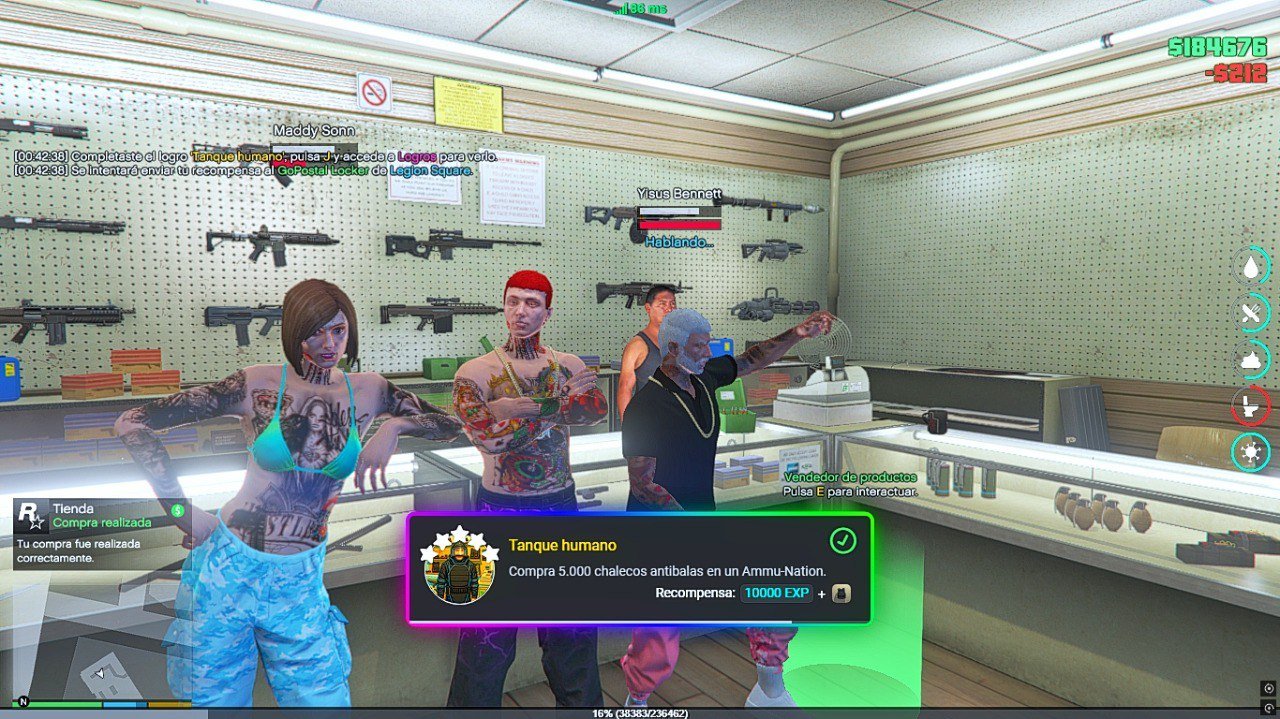Click the toilet status icon
This screenshot has height=719, width=1280.
(1250, 406)
